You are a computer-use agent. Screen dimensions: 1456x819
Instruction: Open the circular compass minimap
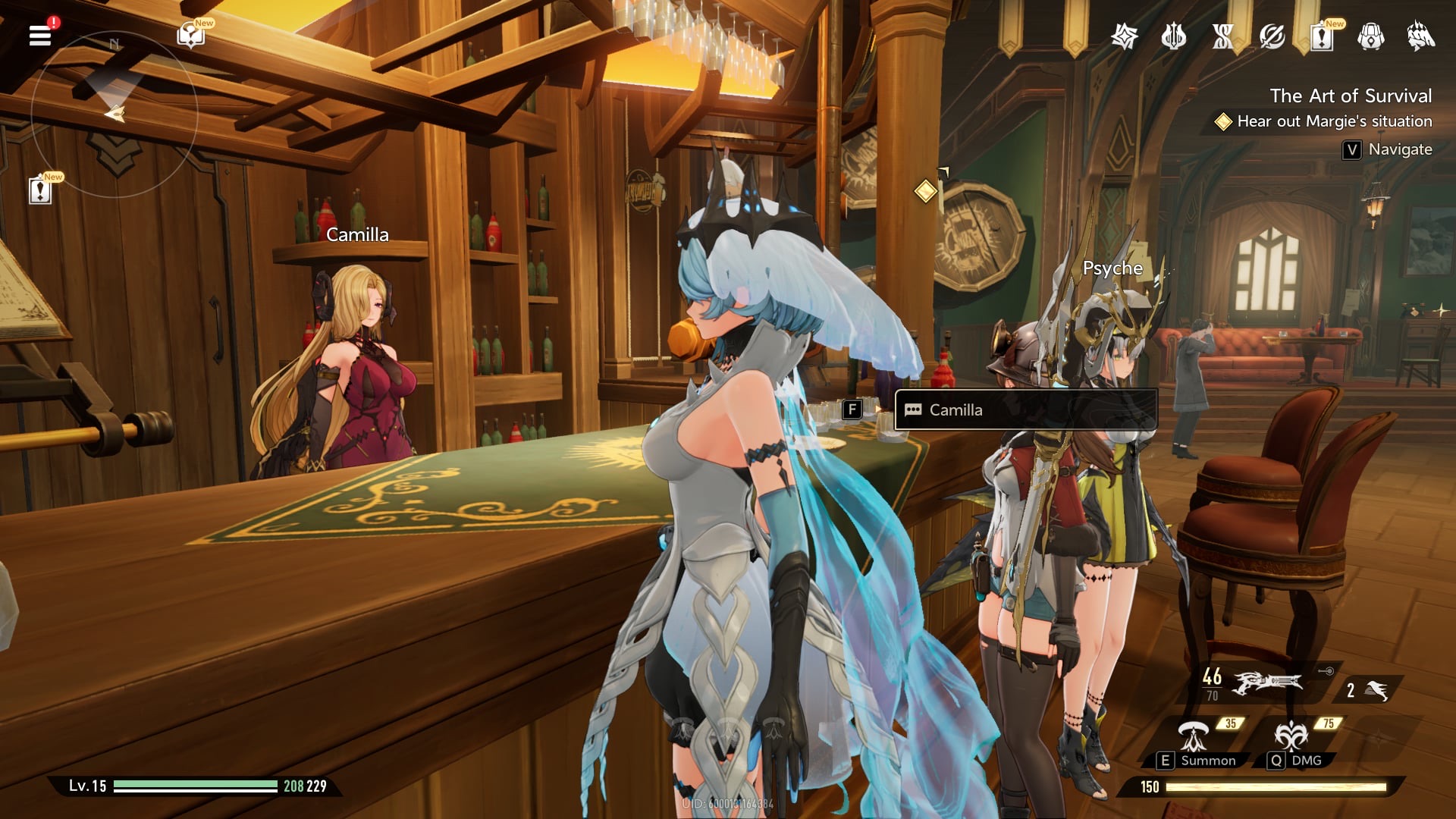tap(115, 114)
